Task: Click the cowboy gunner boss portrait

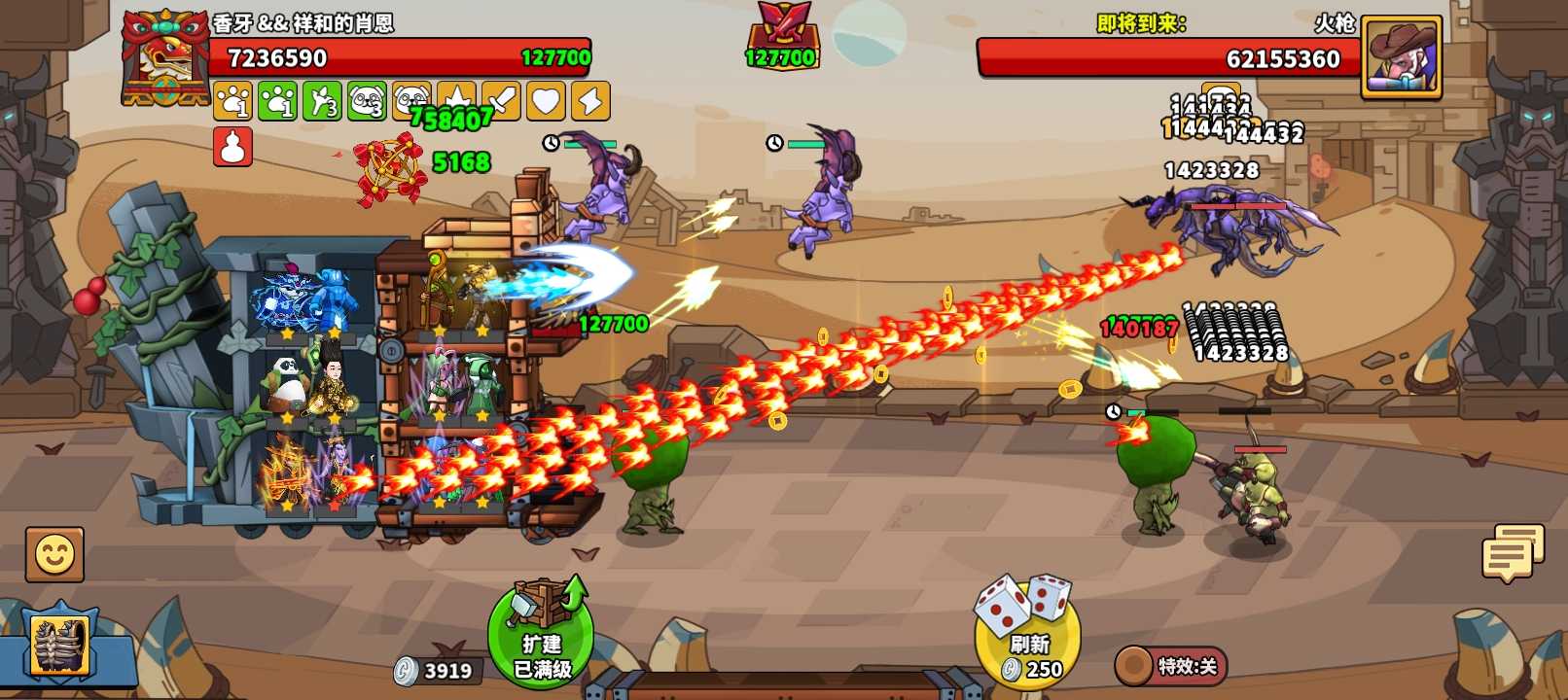Action: click(x=1401, y=56)
